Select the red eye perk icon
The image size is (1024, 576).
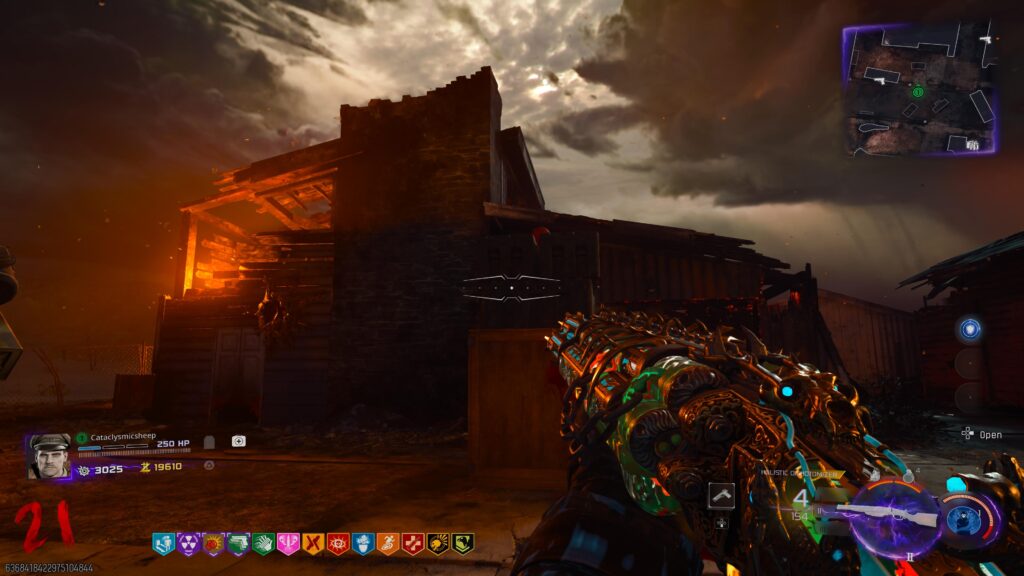point(338,544)
